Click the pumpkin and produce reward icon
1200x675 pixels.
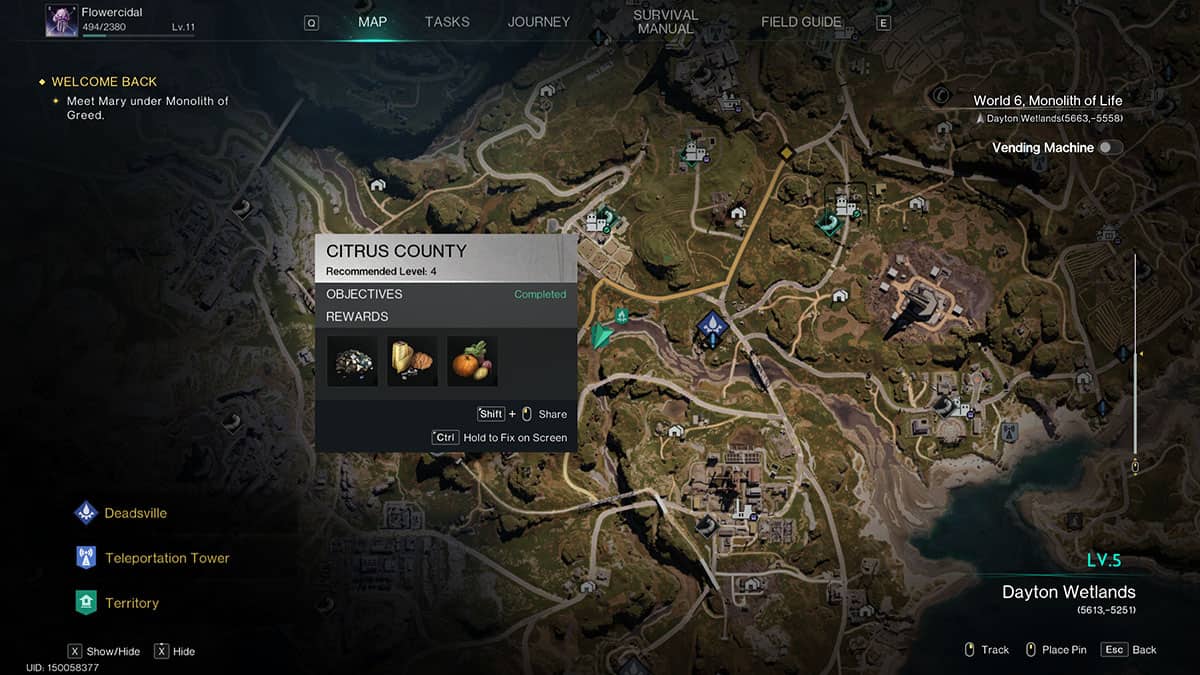(472, 361)
